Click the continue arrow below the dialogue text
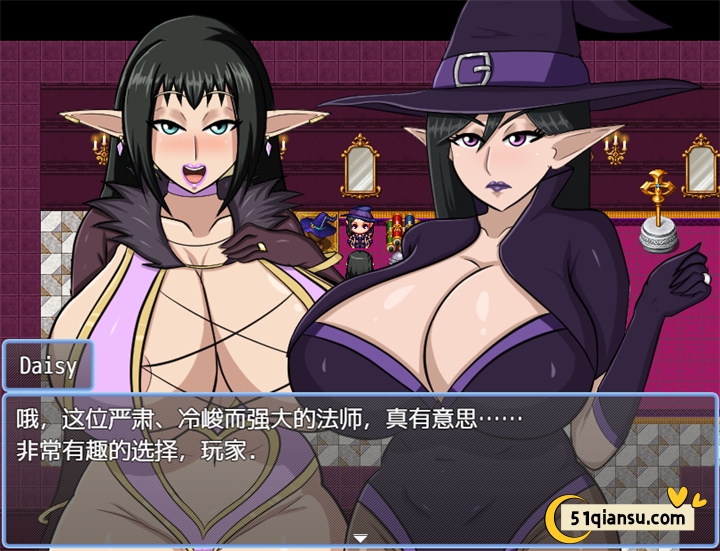The height and width of the screenshot is (551, 720). point(360,538)
